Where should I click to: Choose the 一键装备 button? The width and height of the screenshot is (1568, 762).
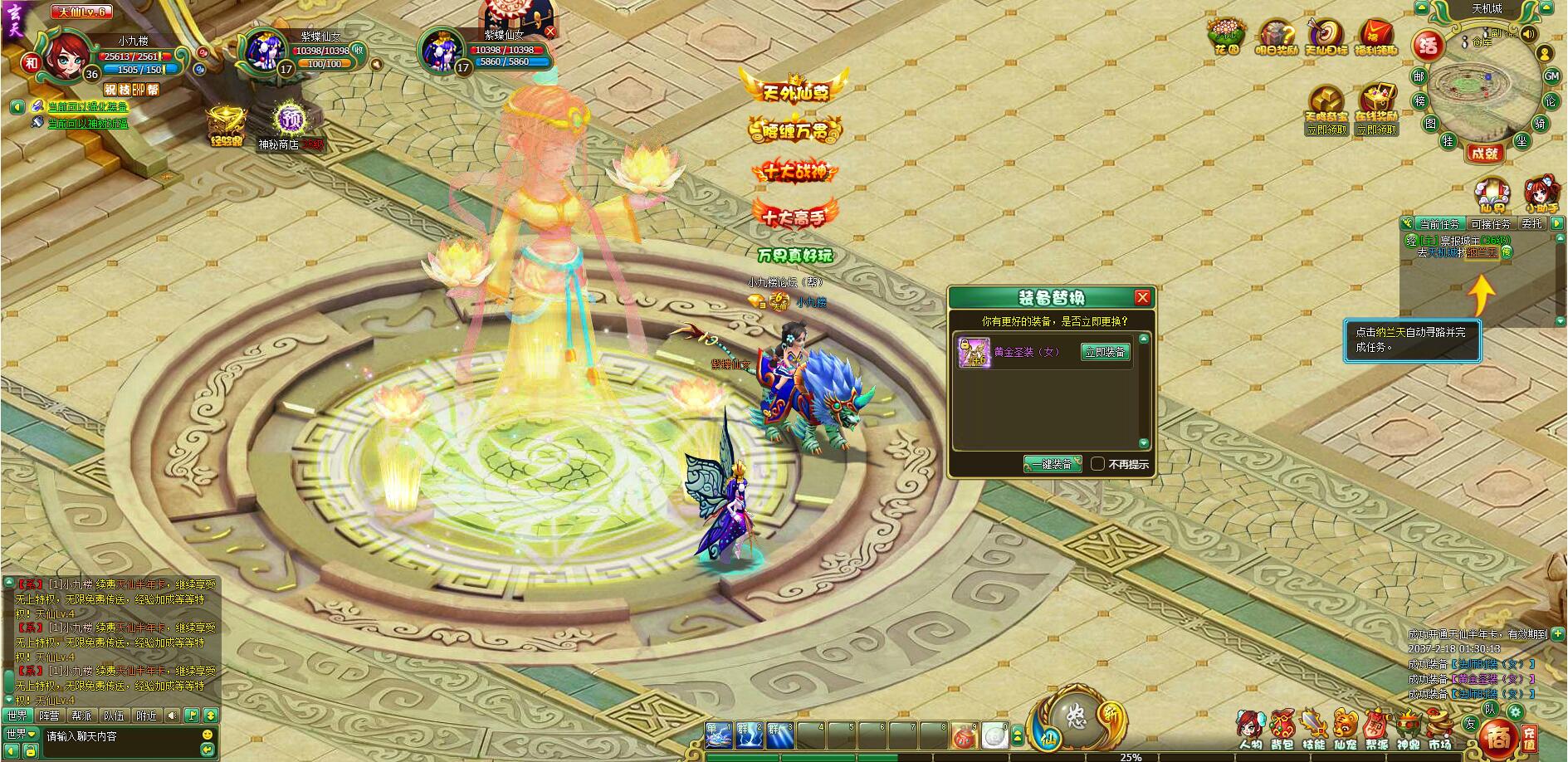1052,464
